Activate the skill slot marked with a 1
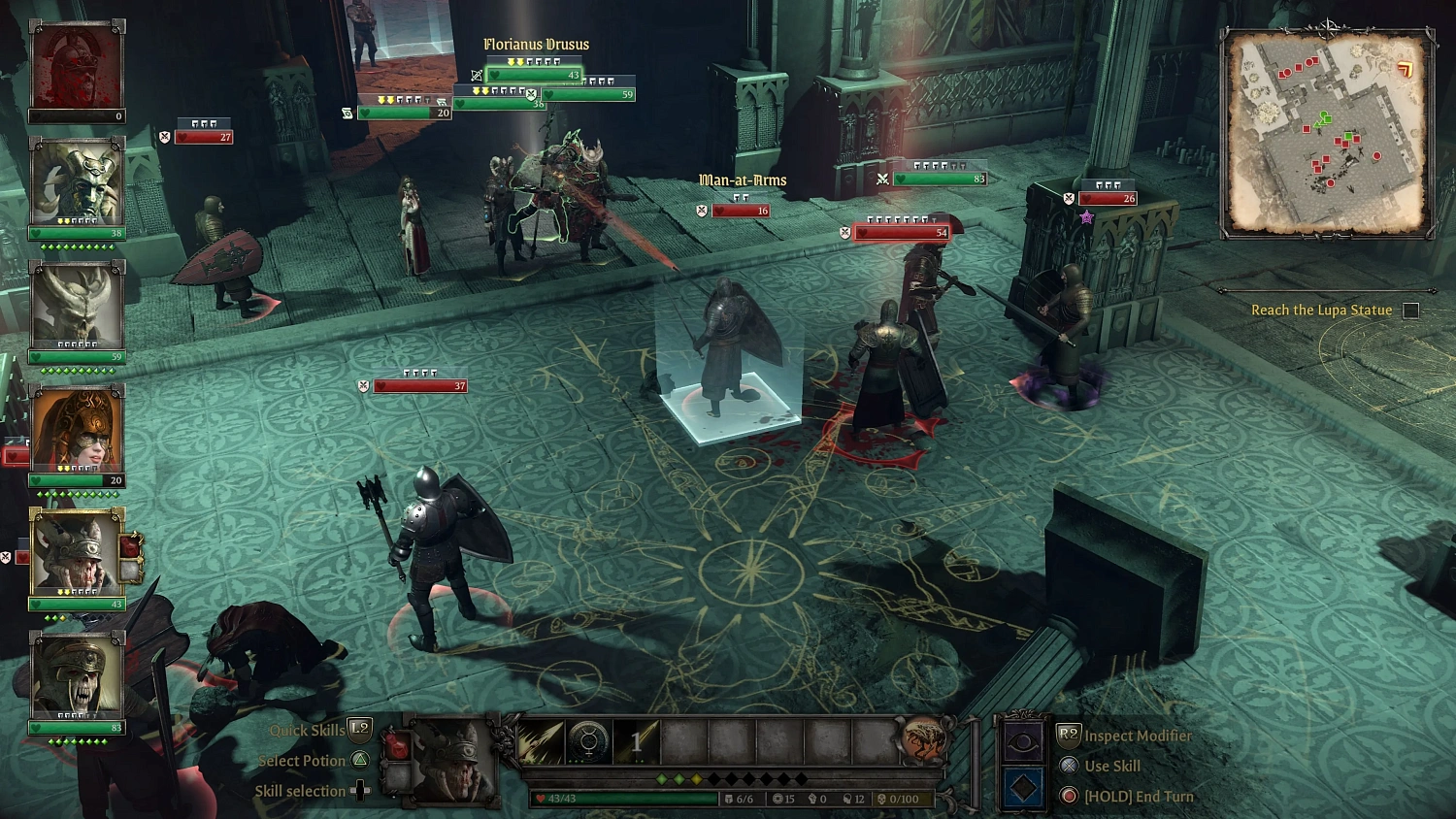The width and height of the screenshot is (1456, 819). coord(637,743)
